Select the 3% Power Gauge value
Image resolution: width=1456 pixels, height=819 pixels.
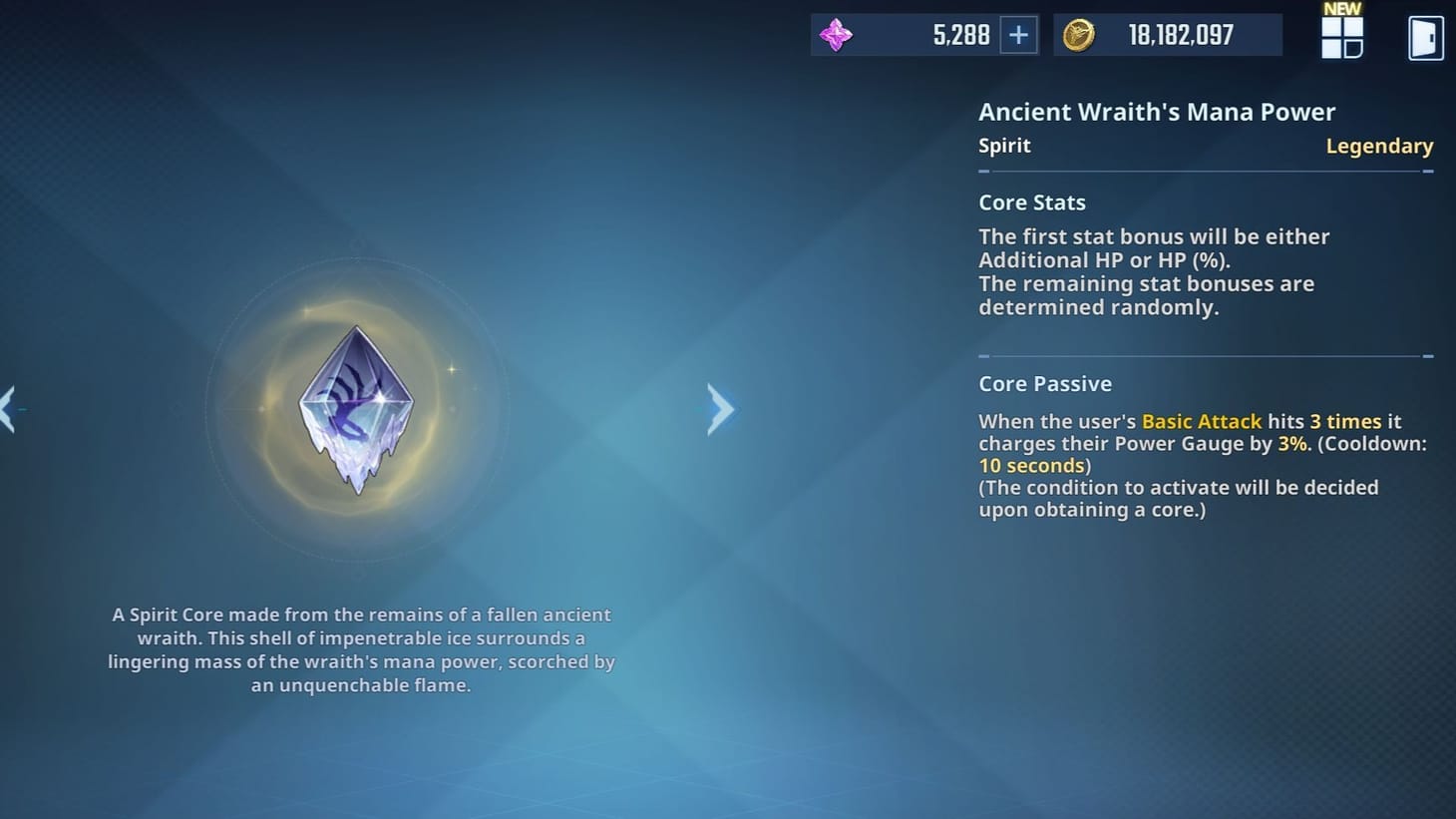1291,443
